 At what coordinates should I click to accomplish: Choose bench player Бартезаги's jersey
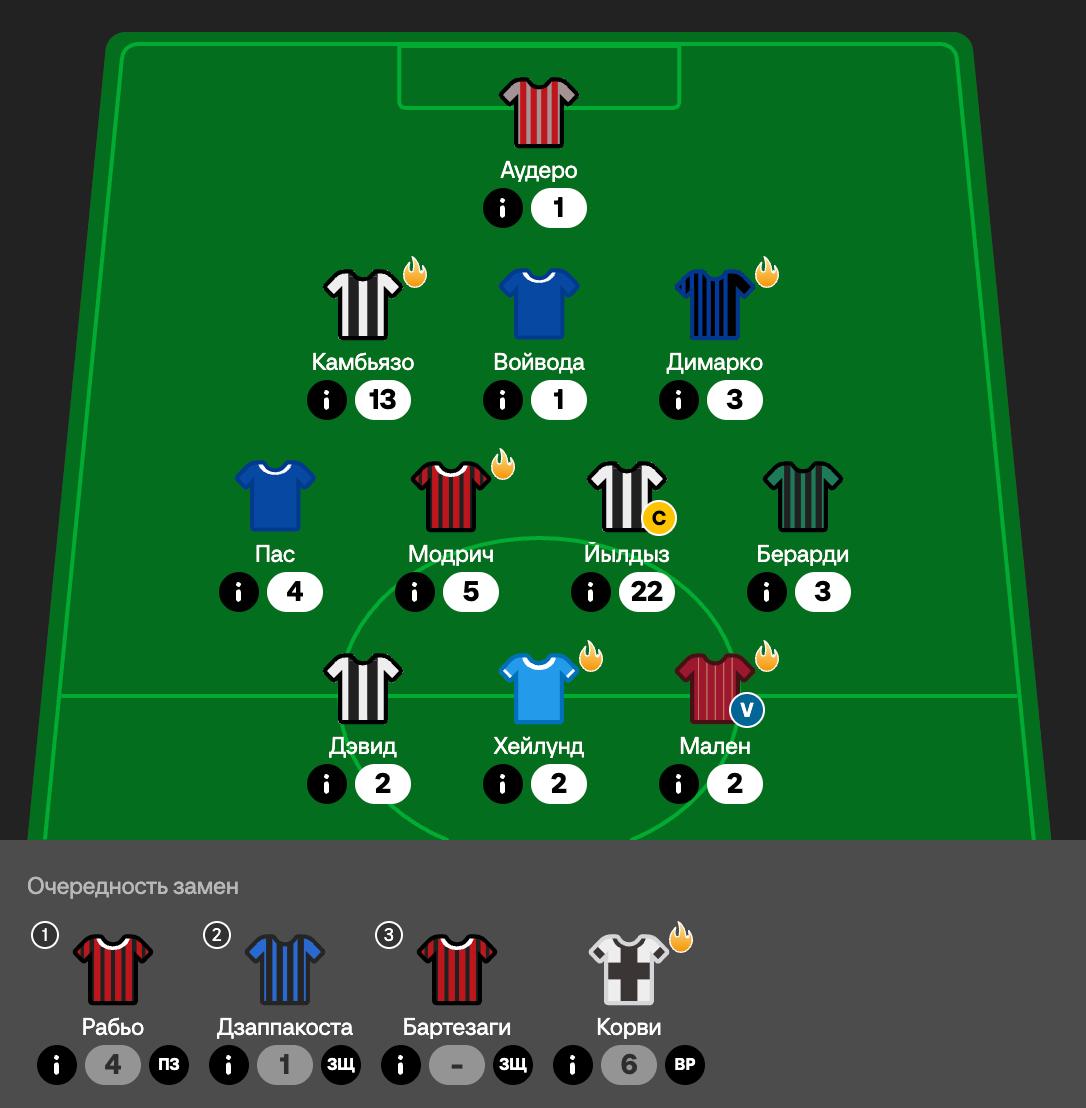(x=457, y=969)
